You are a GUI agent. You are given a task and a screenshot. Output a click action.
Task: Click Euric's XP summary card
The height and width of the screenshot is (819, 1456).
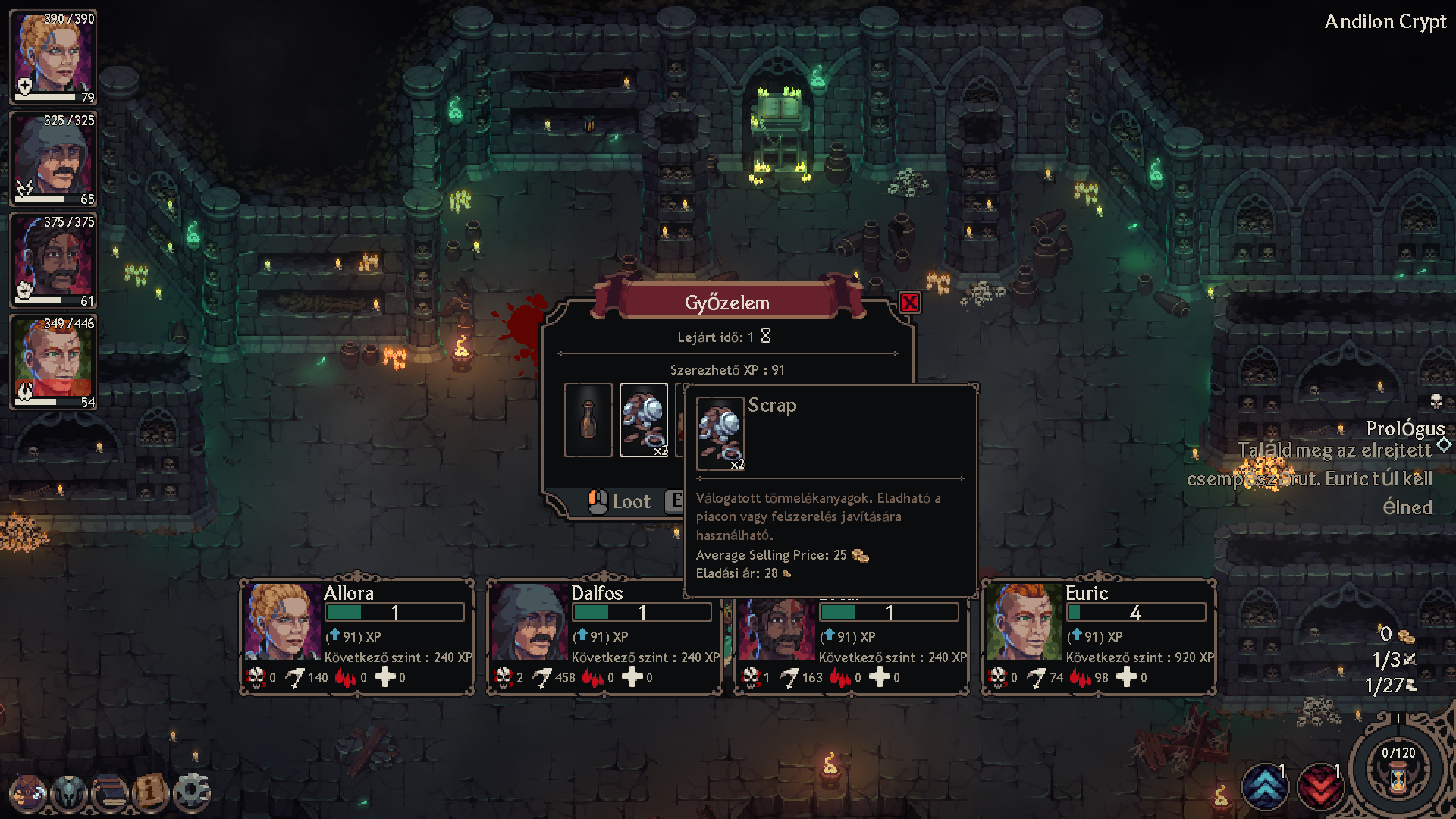pyautogui.click(x=1098, y=636)
